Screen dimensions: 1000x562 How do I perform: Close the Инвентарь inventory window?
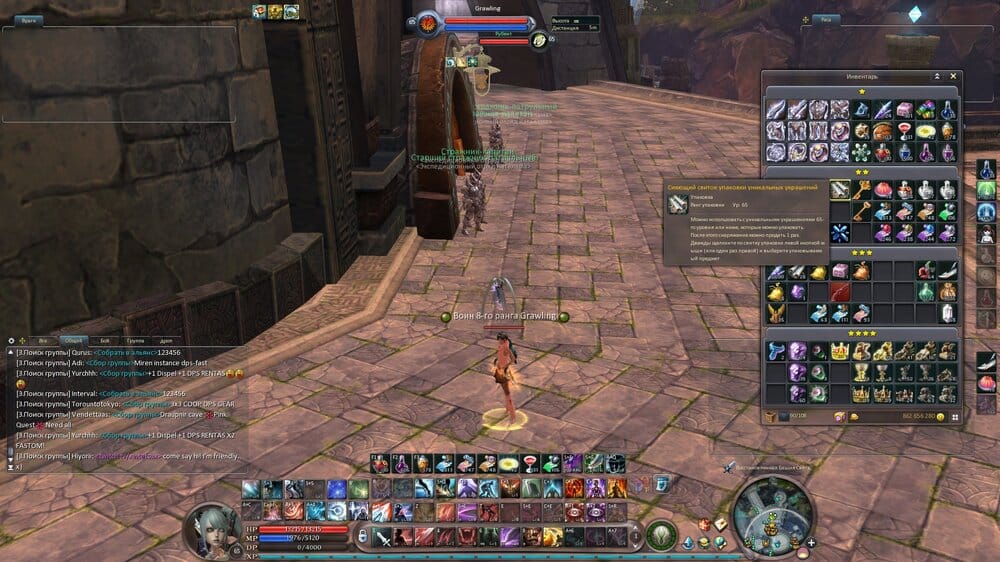click(954, 76)
